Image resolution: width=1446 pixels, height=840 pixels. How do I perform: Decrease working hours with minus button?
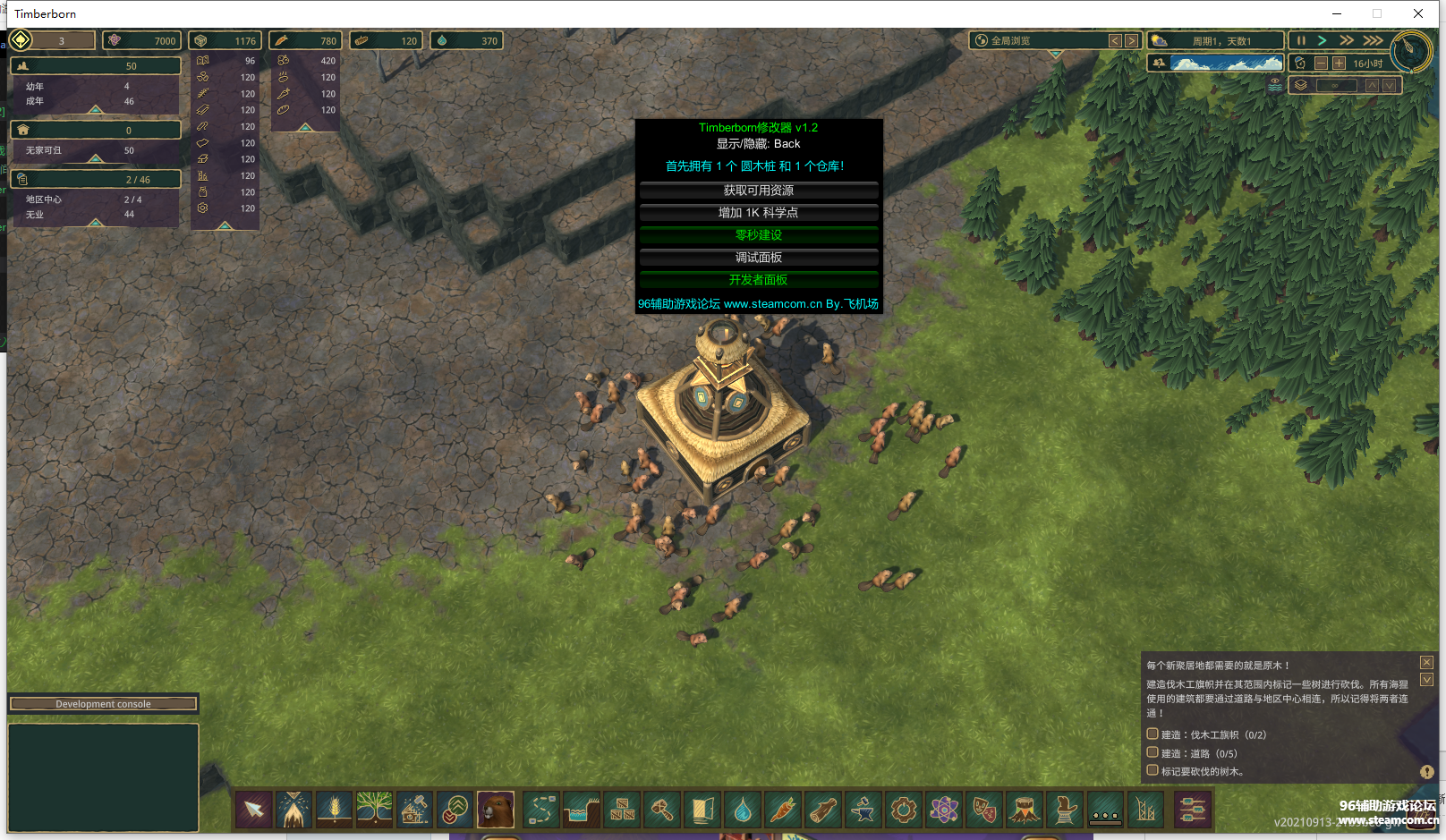click(x=1321, y=64)
